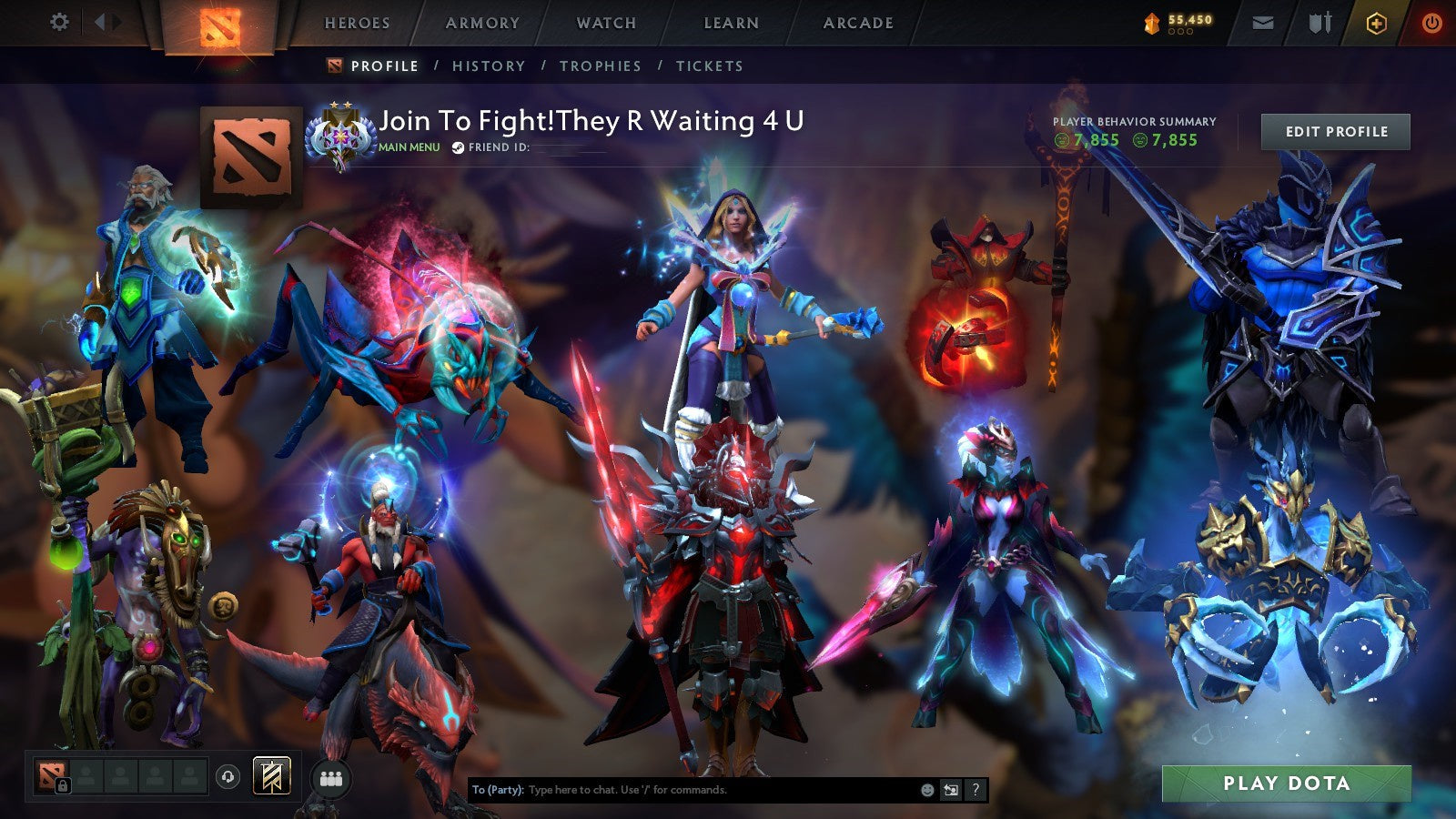Click the red power disconnect icon
The image size is (1456, 819).
[x=1431, y=22]
